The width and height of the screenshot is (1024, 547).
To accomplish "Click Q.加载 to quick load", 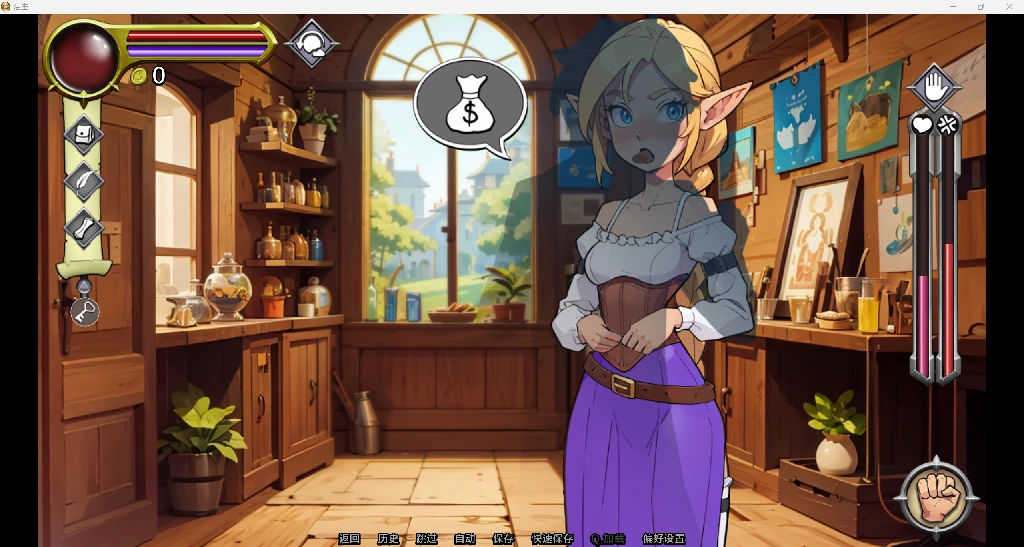I will point(608,539).
